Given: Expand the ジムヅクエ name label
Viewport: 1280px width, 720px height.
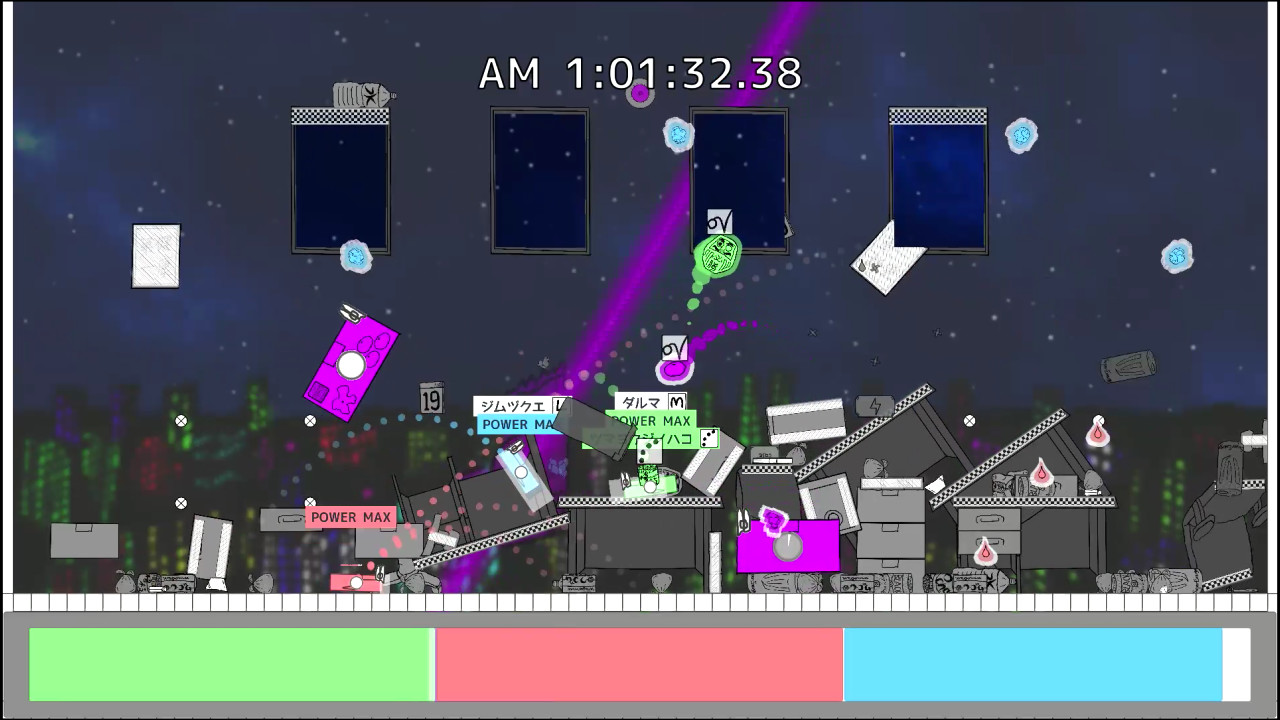Looking at the screenshot, I should (515, 404).
